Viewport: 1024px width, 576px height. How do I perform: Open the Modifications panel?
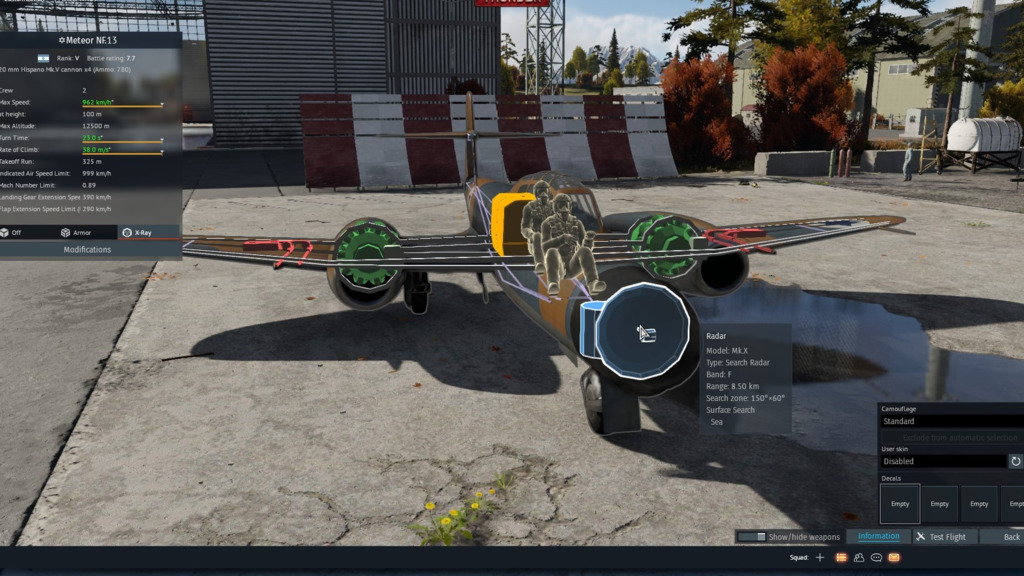90,249
